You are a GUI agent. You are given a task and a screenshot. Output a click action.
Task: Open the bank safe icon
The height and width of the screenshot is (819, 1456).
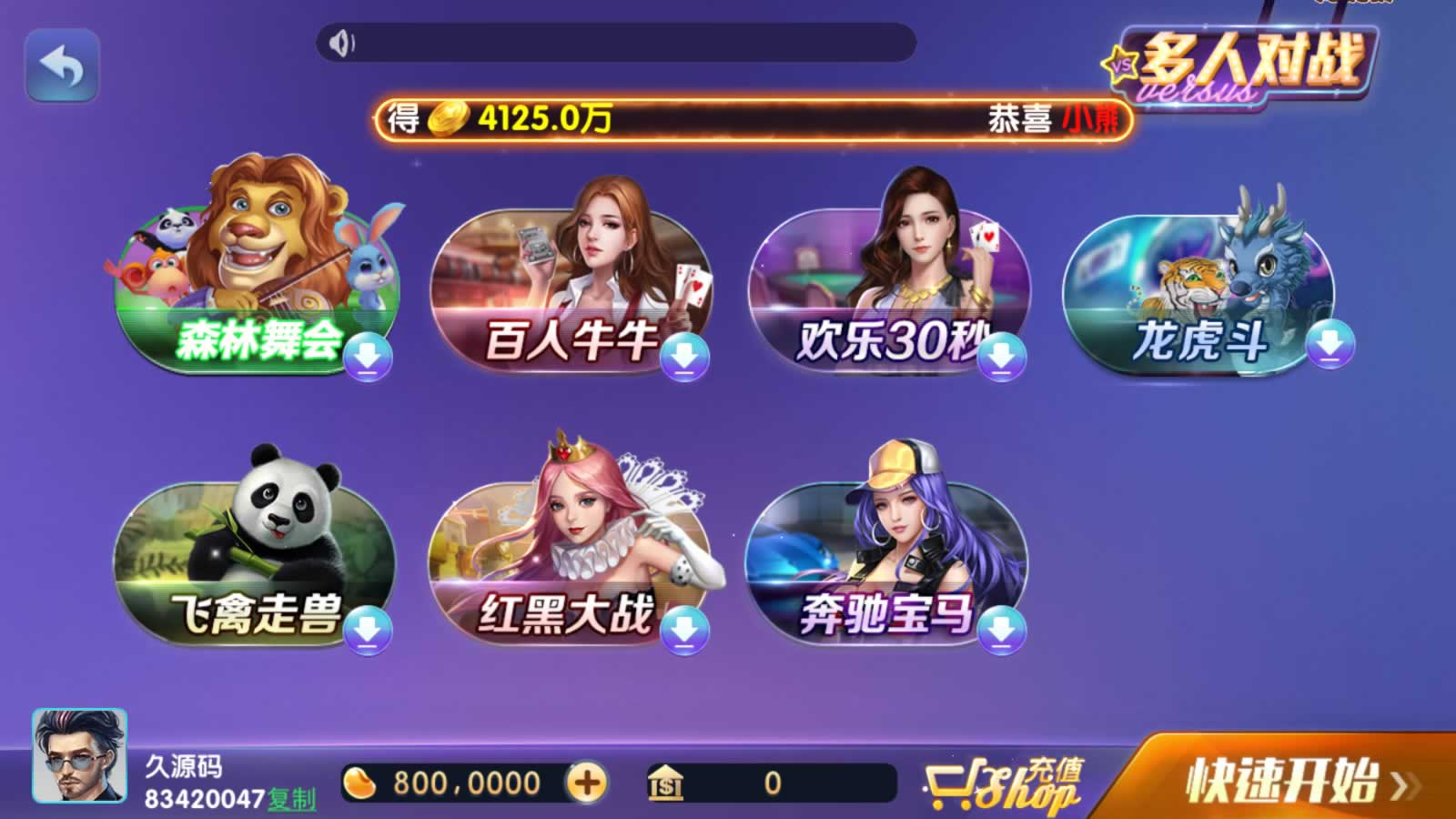665,783
